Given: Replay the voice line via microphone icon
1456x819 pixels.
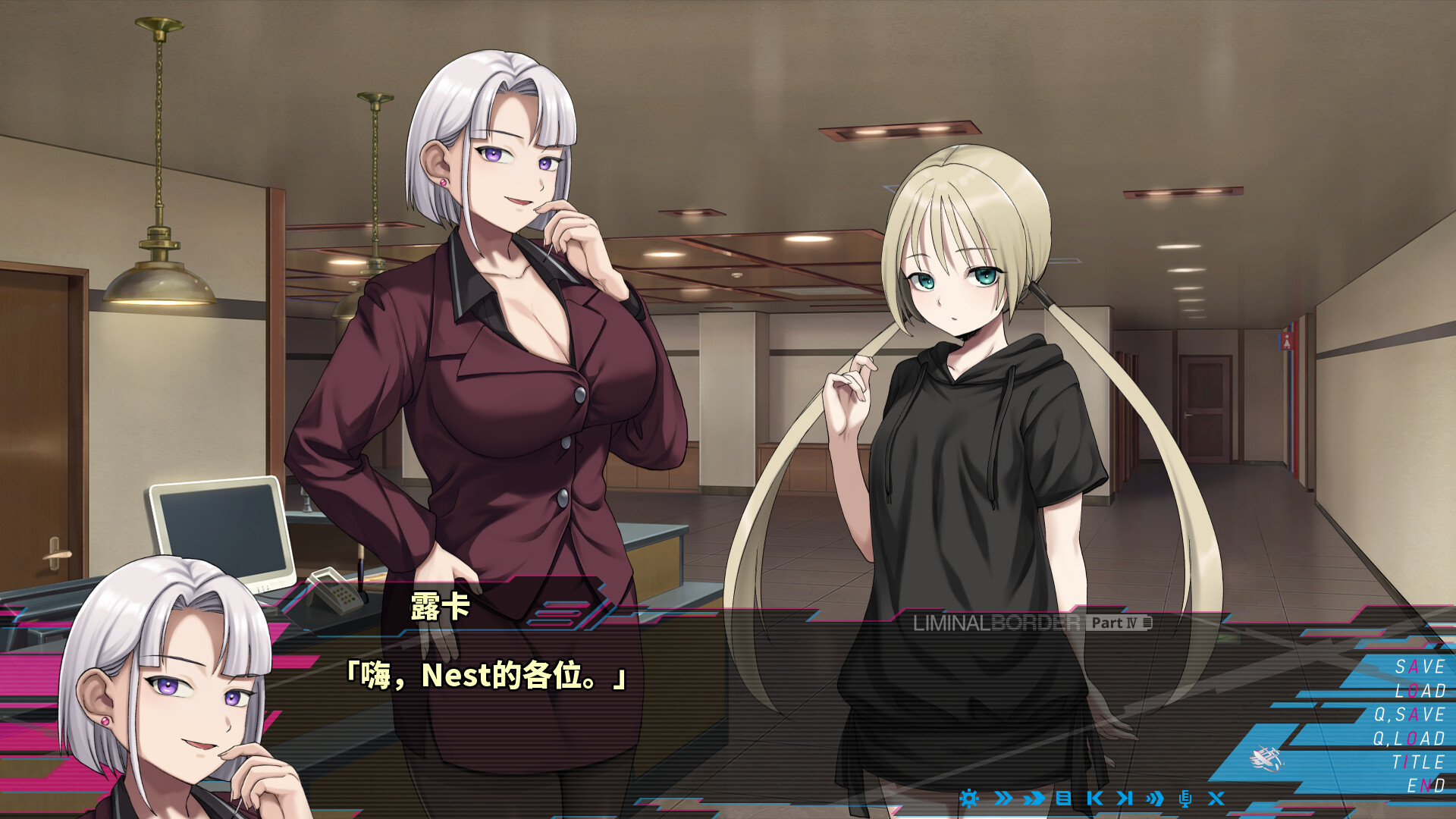Looking at the screenshot, I should point(1187,798).
